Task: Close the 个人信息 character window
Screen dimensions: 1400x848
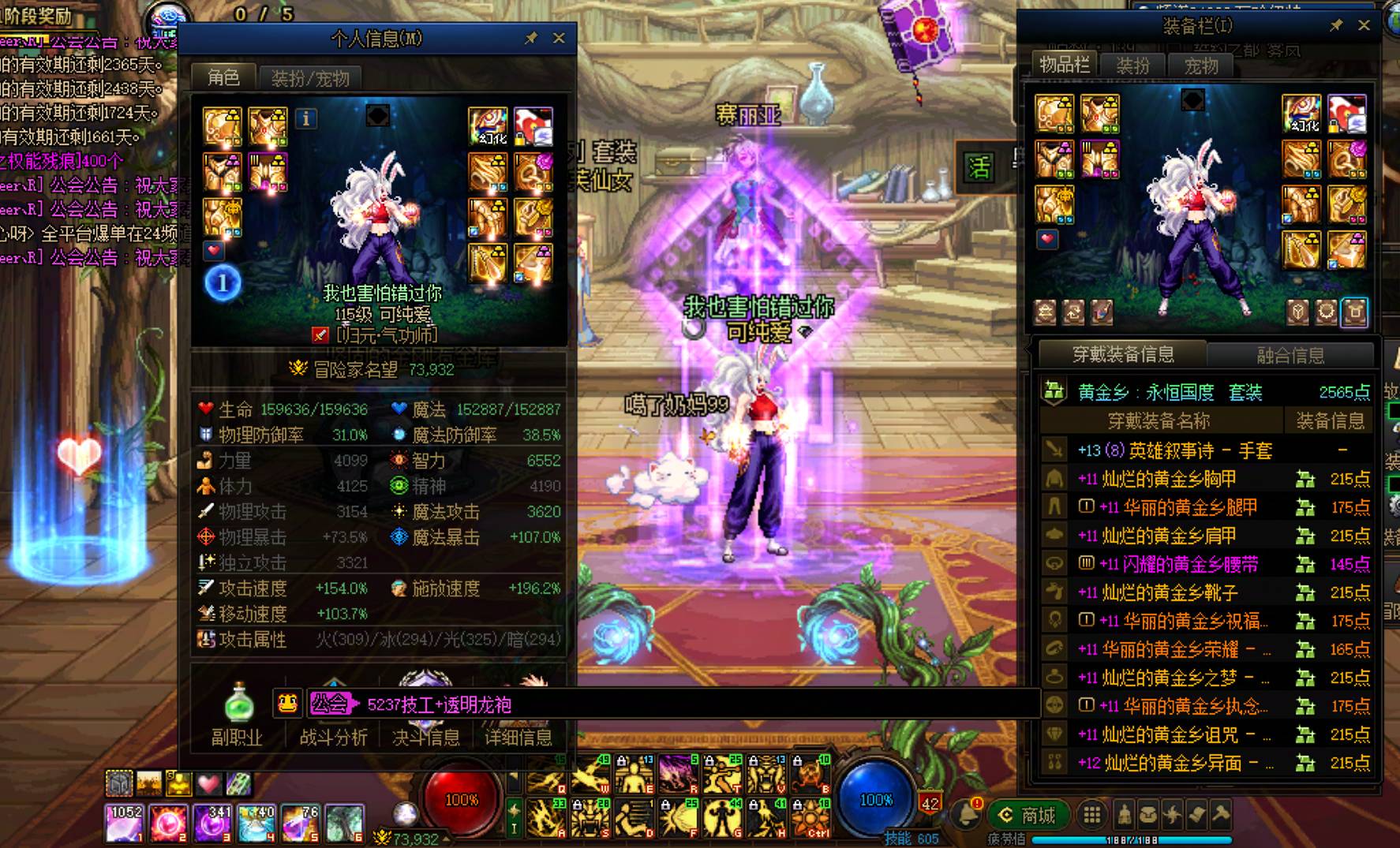Action: pos(559,38)
